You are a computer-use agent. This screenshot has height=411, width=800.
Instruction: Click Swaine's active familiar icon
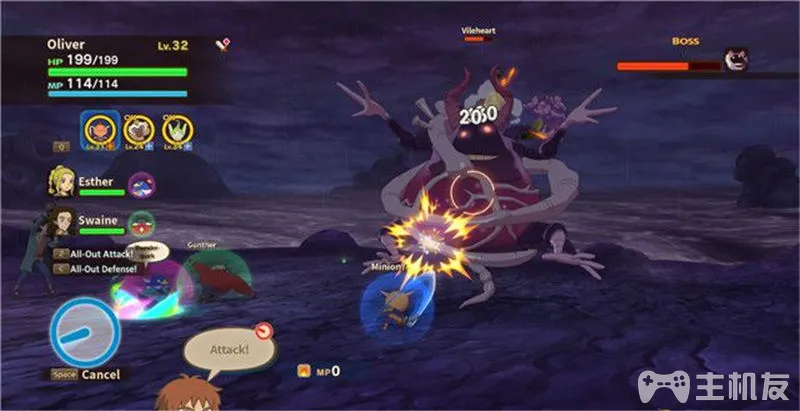click(x=142, y=222)
